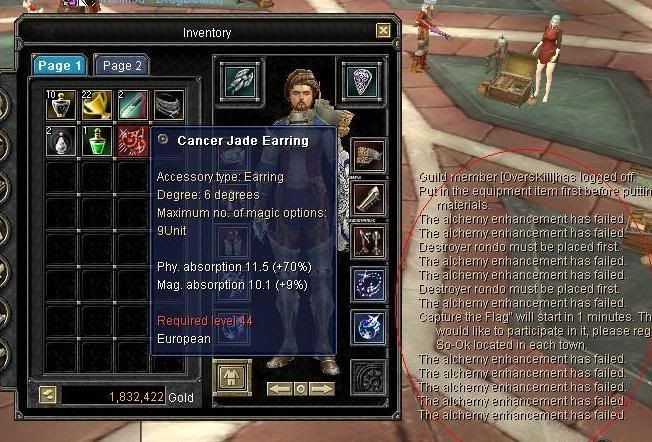
Task: Switch to inventory Page 2
Action: click(x=122, y=66)
